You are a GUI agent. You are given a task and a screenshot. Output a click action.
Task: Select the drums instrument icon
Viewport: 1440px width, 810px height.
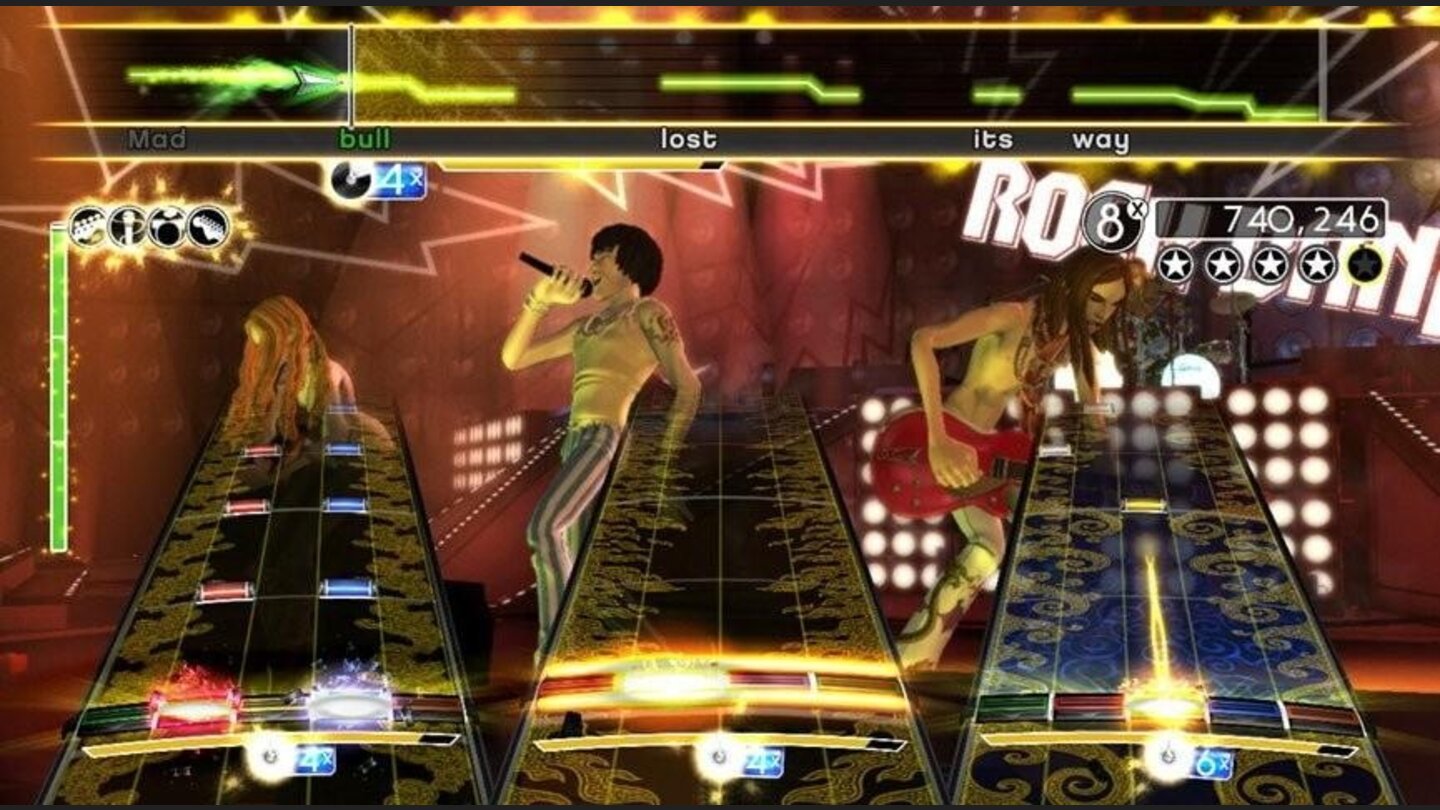click(x=169, y=222)
